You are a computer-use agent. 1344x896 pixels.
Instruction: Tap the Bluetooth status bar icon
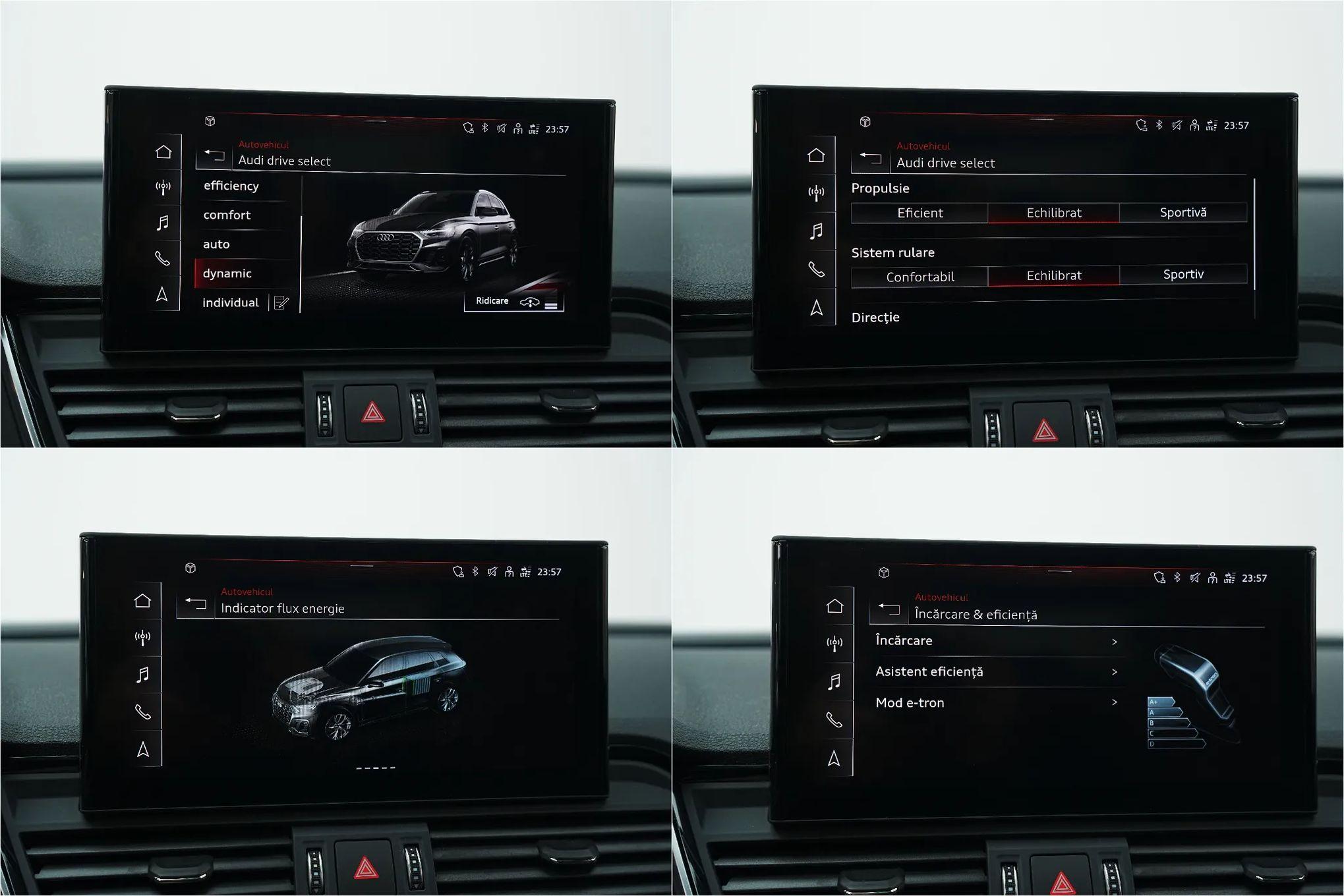tap(484, 128)
